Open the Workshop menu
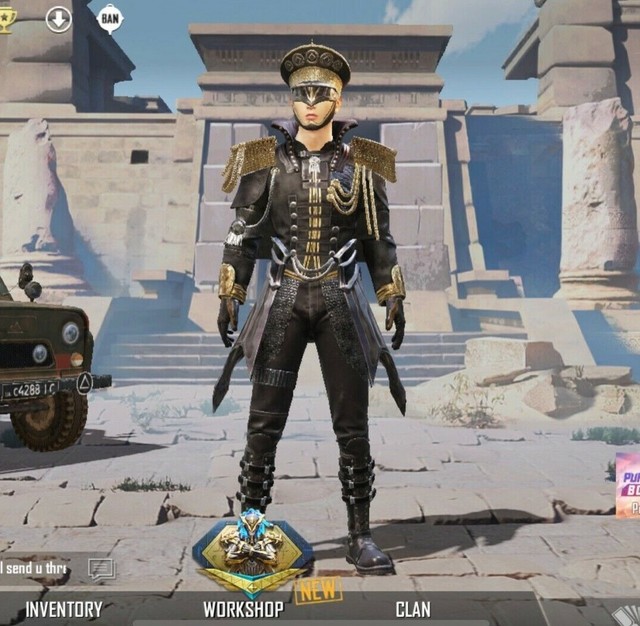Viewport: 640px width, 626px height. pos(243,608)
